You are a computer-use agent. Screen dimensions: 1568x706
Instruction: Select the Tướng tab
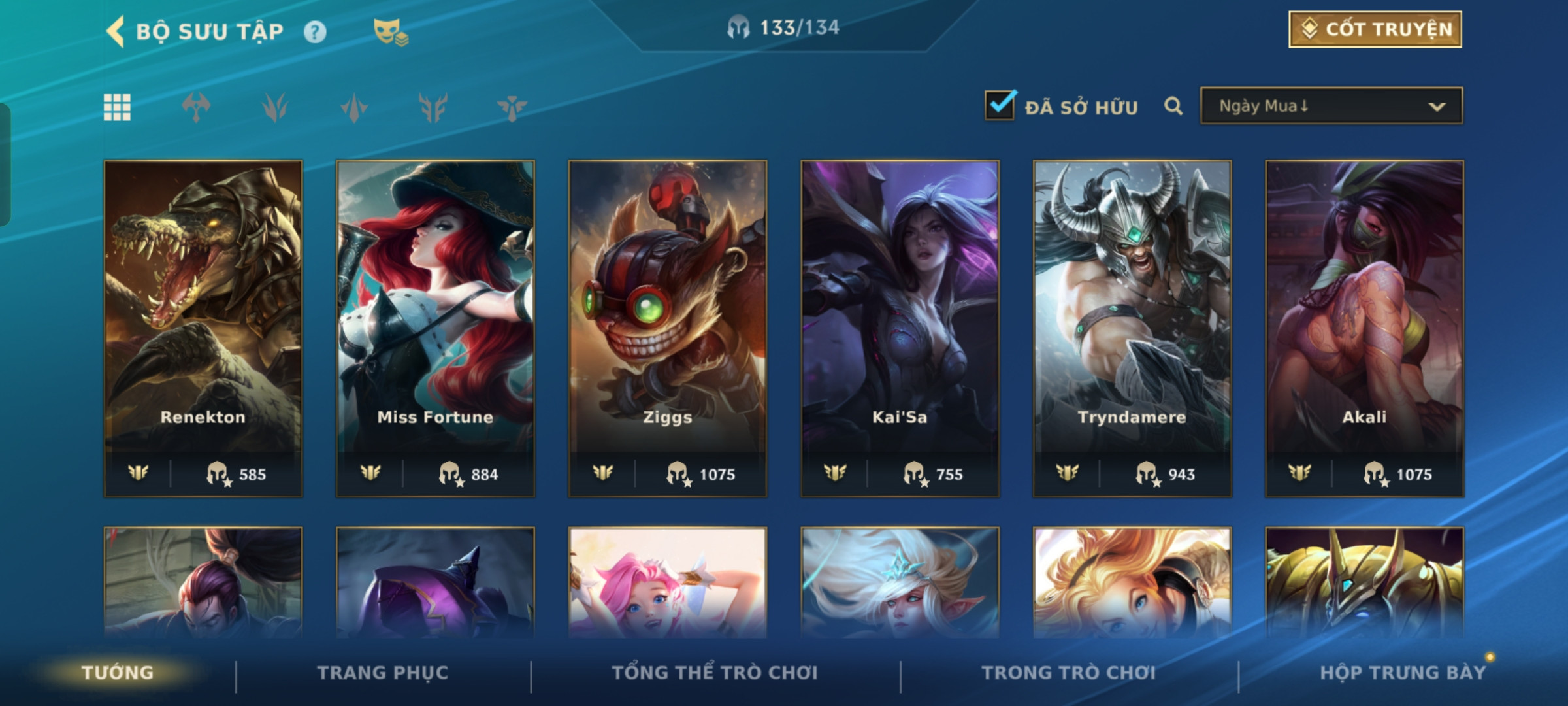[118, 673]
